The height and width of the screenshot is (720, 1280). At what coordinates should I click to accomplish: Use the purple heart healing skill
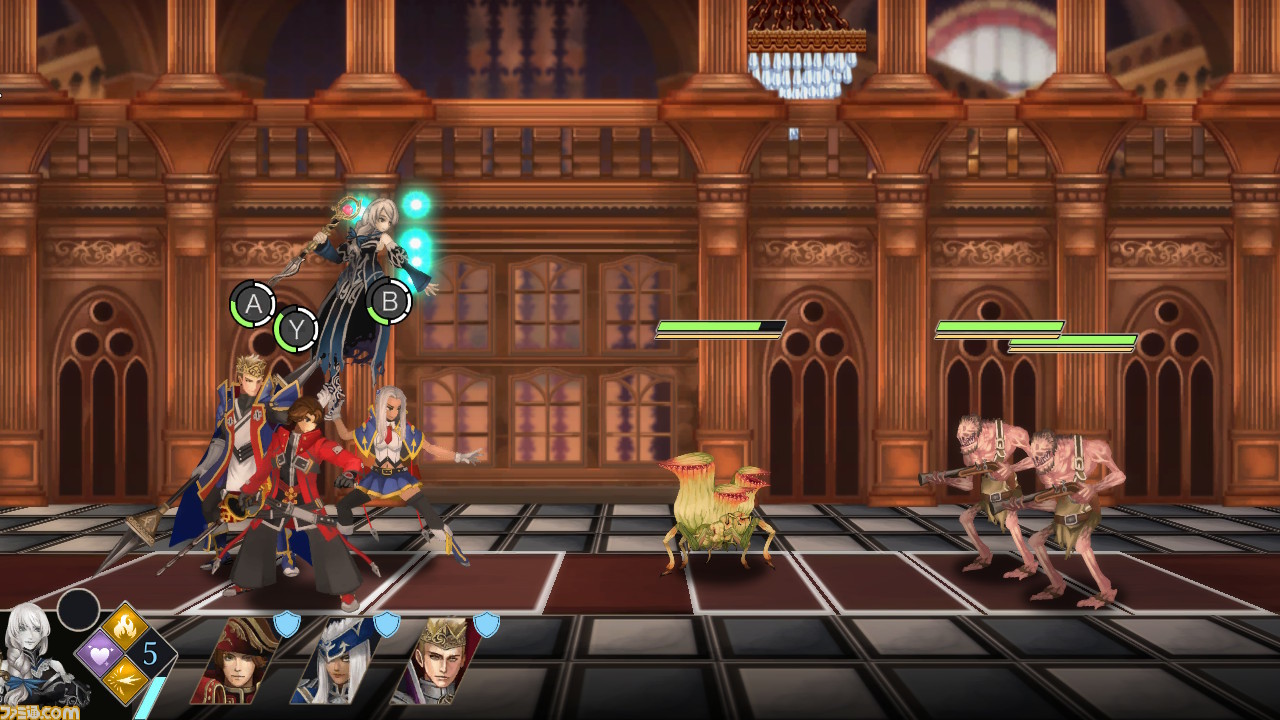[100, 653]
